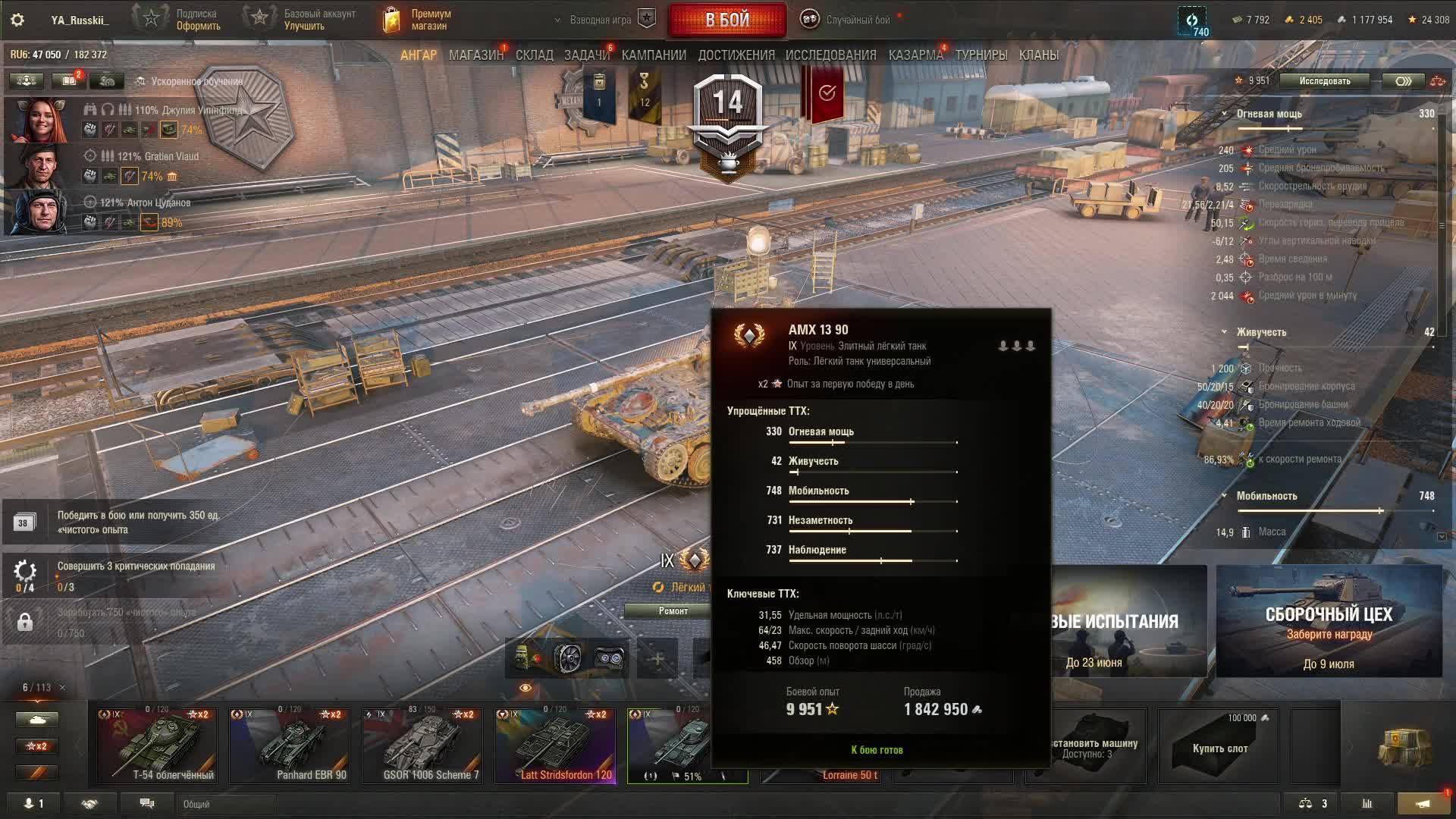Click the Общий chat channel field

pos(227,804)
